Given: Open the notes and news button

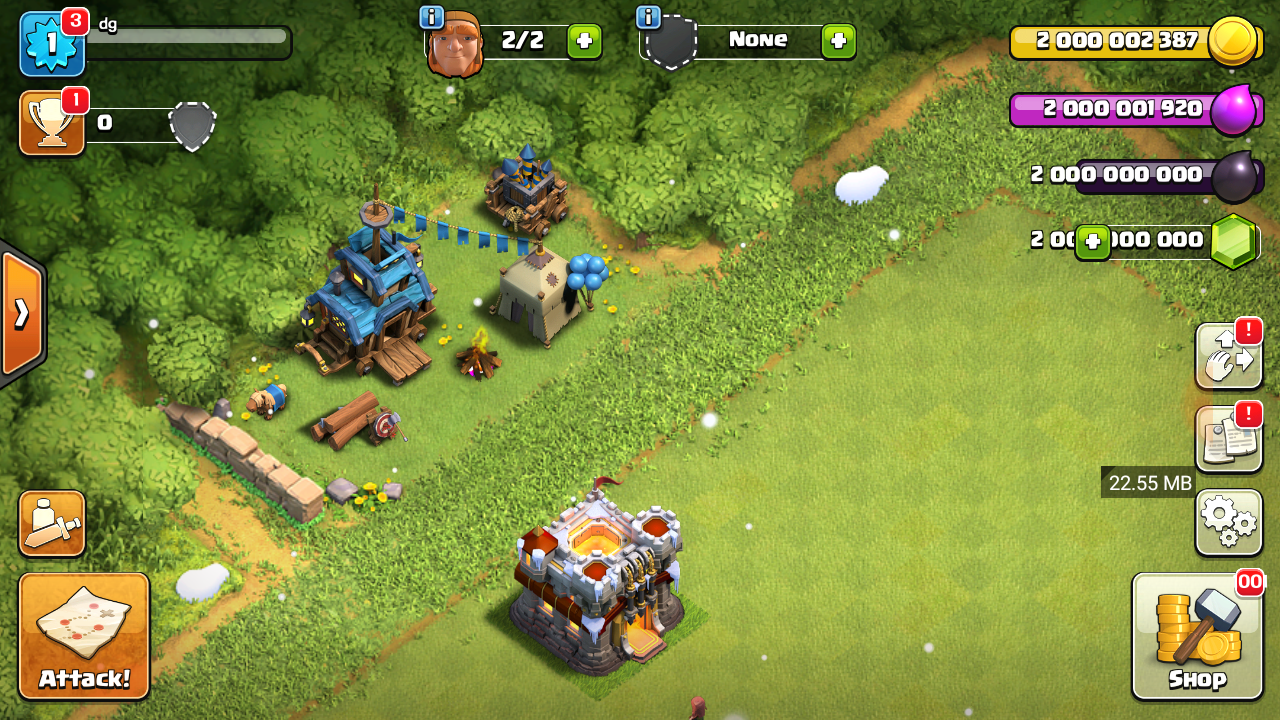Looking at the screenshot, I should [x=1228, y=440].
